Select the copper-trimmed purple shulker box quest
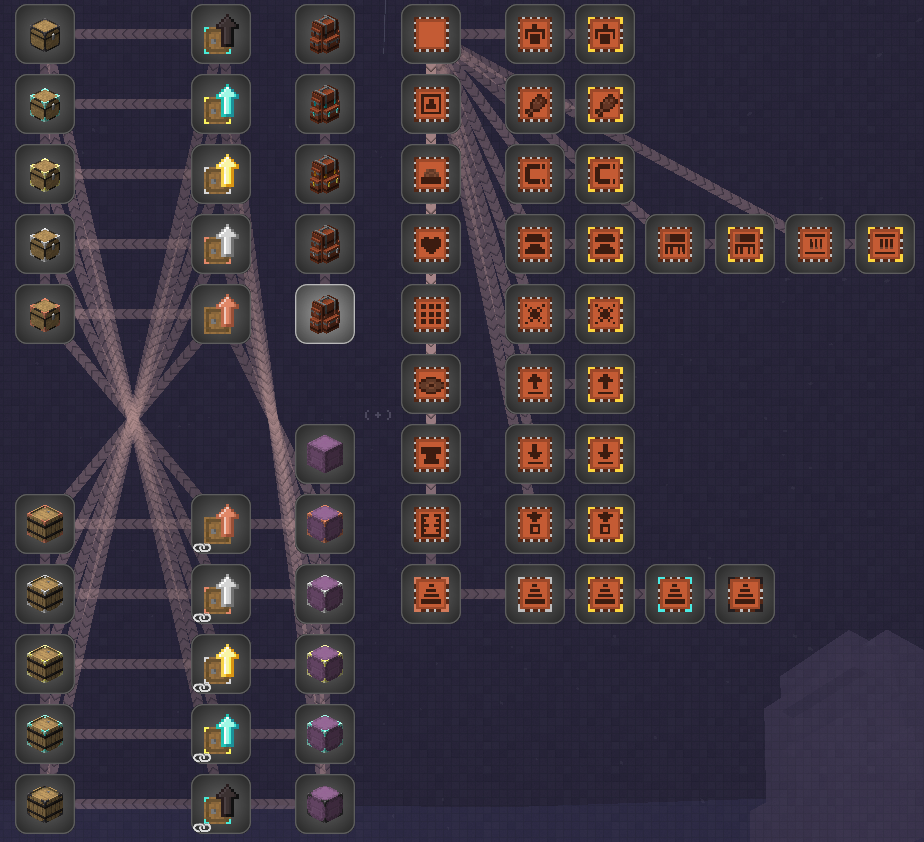The image size is (924, 842). tap(325, 524)
